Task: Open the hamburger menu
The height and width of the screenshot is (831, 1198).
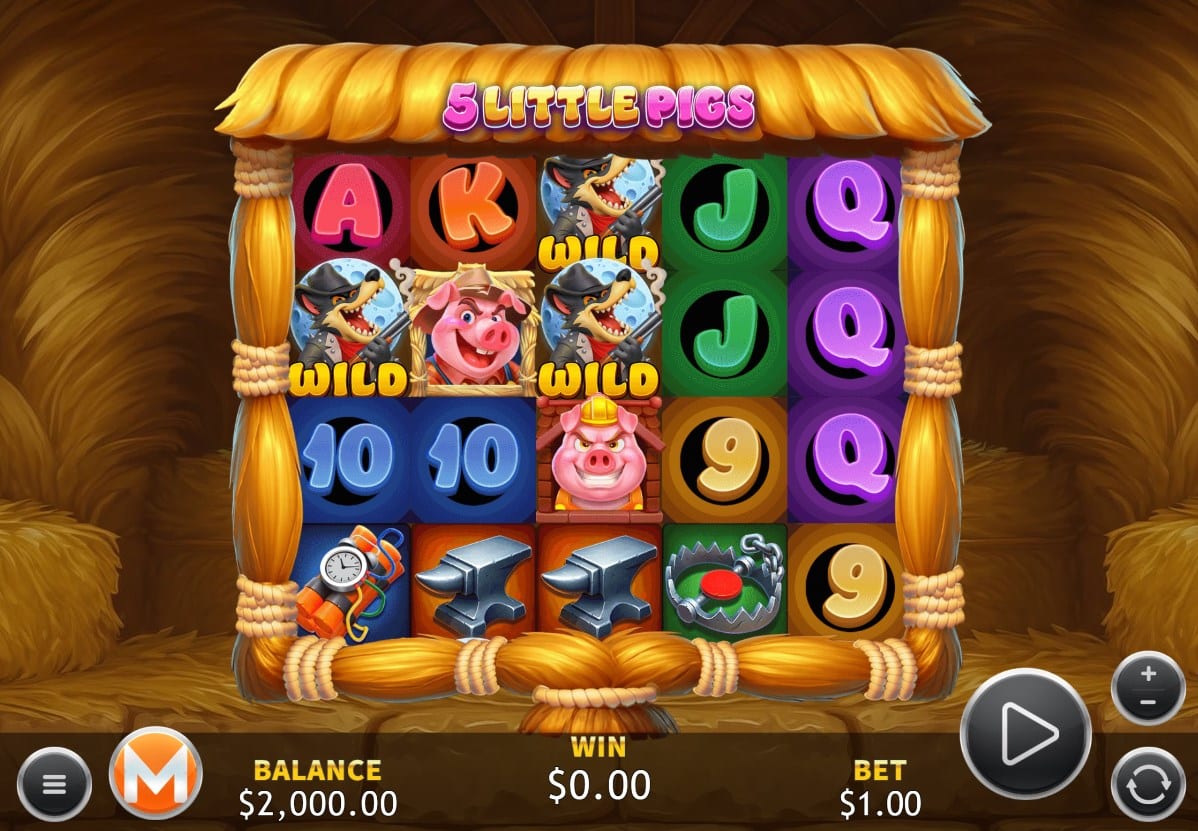Action: [54, 784]
